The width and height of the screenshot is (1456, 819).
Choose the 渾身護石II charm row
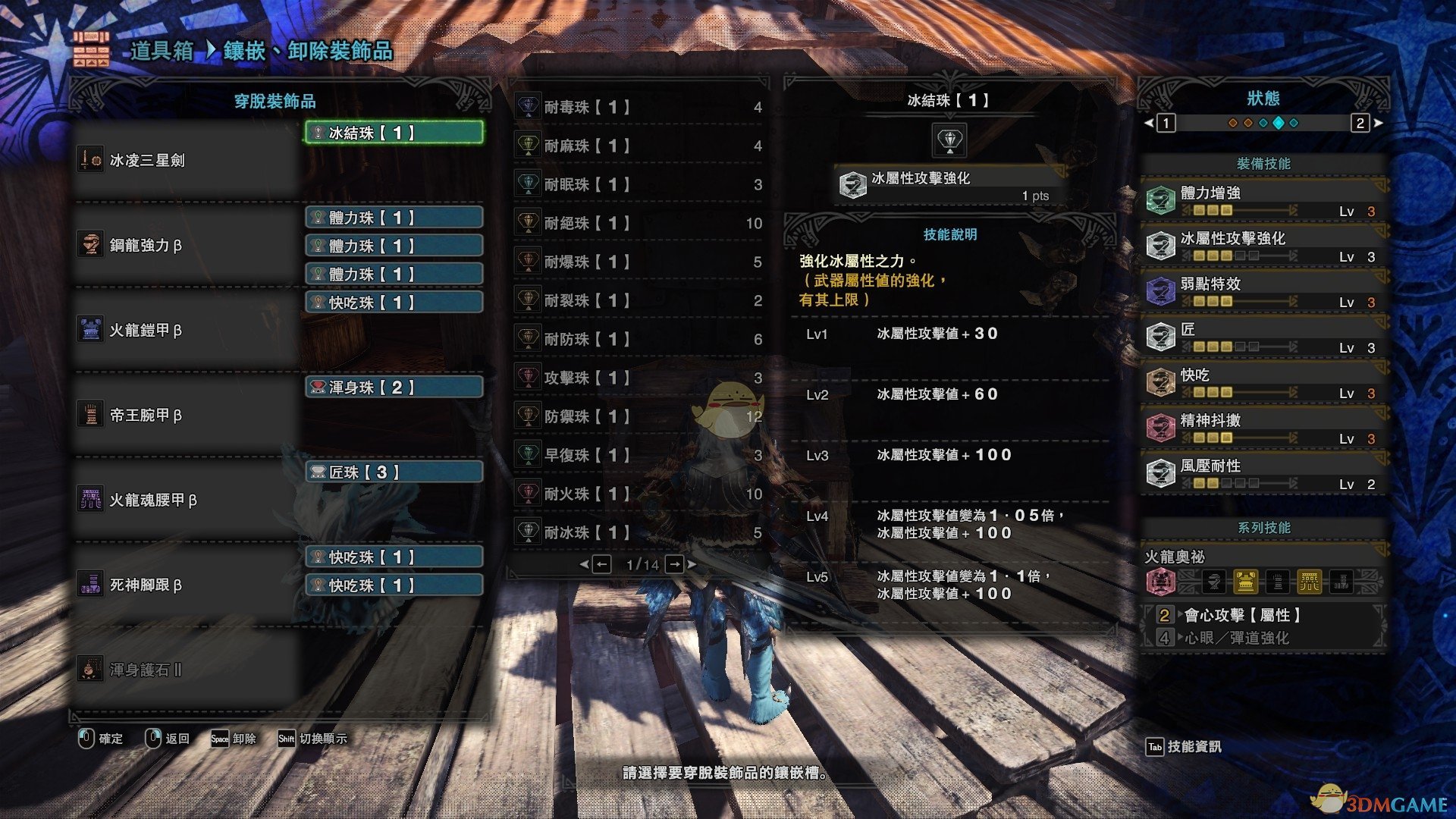pos(187,670)
